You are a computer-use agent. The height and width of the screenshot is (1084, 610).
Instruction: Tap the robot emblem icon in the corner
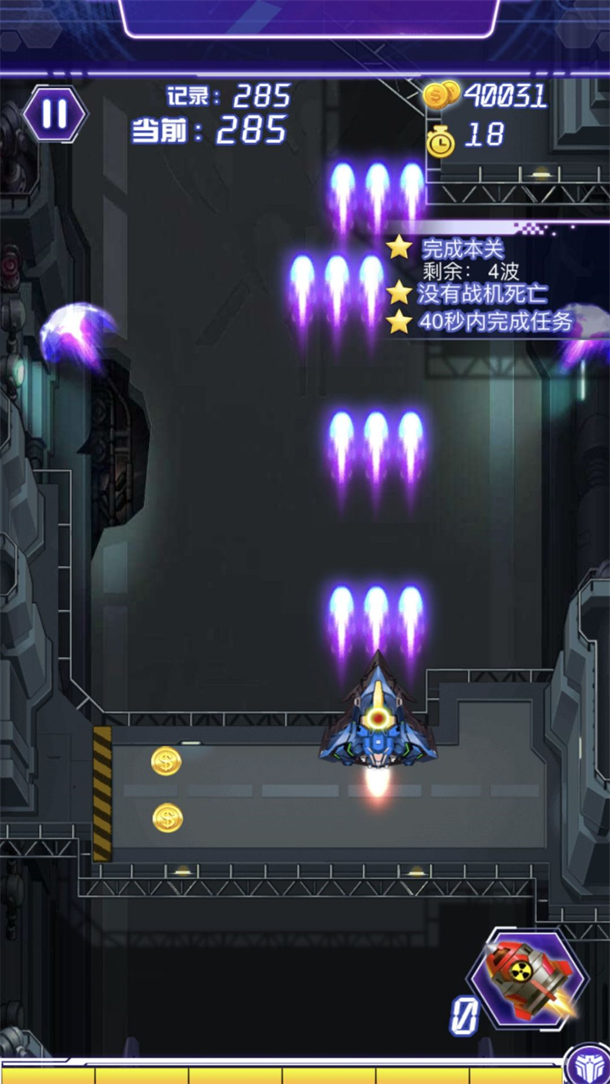click(586, 1066)
